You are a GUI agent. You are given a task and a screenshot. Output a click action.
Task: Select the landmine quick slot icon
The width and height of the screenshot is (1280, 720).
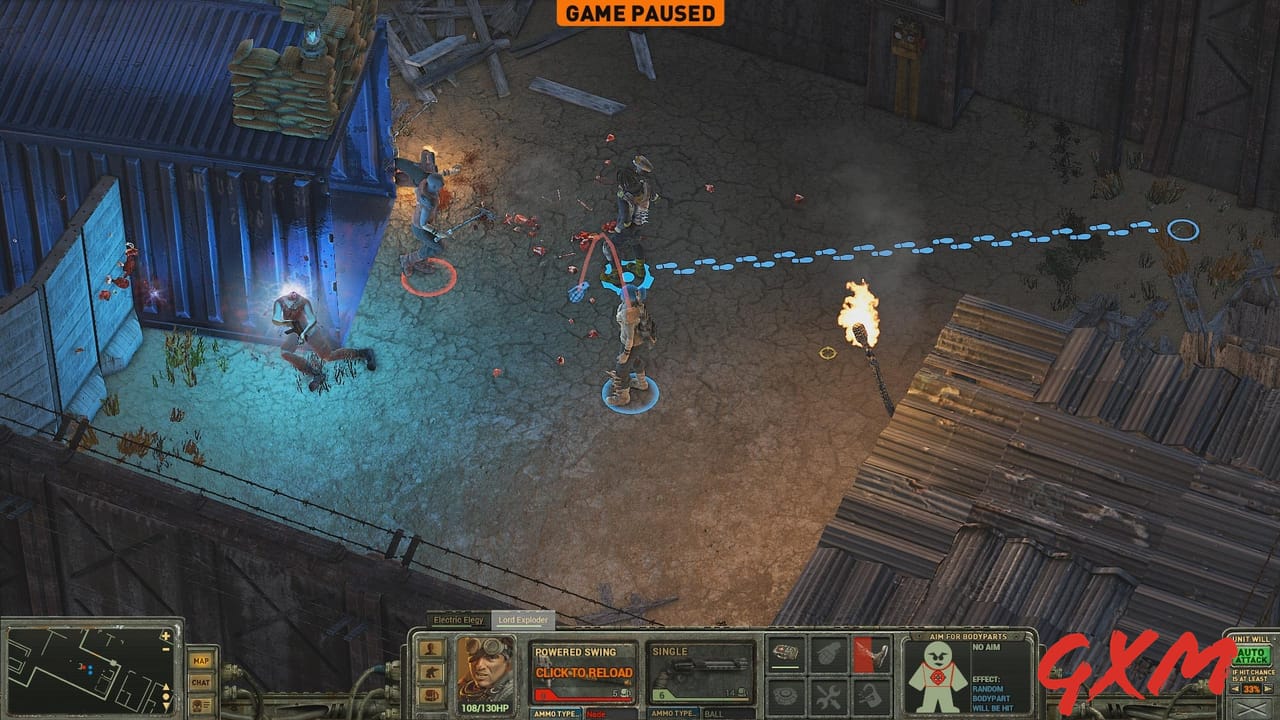[785, 694]
